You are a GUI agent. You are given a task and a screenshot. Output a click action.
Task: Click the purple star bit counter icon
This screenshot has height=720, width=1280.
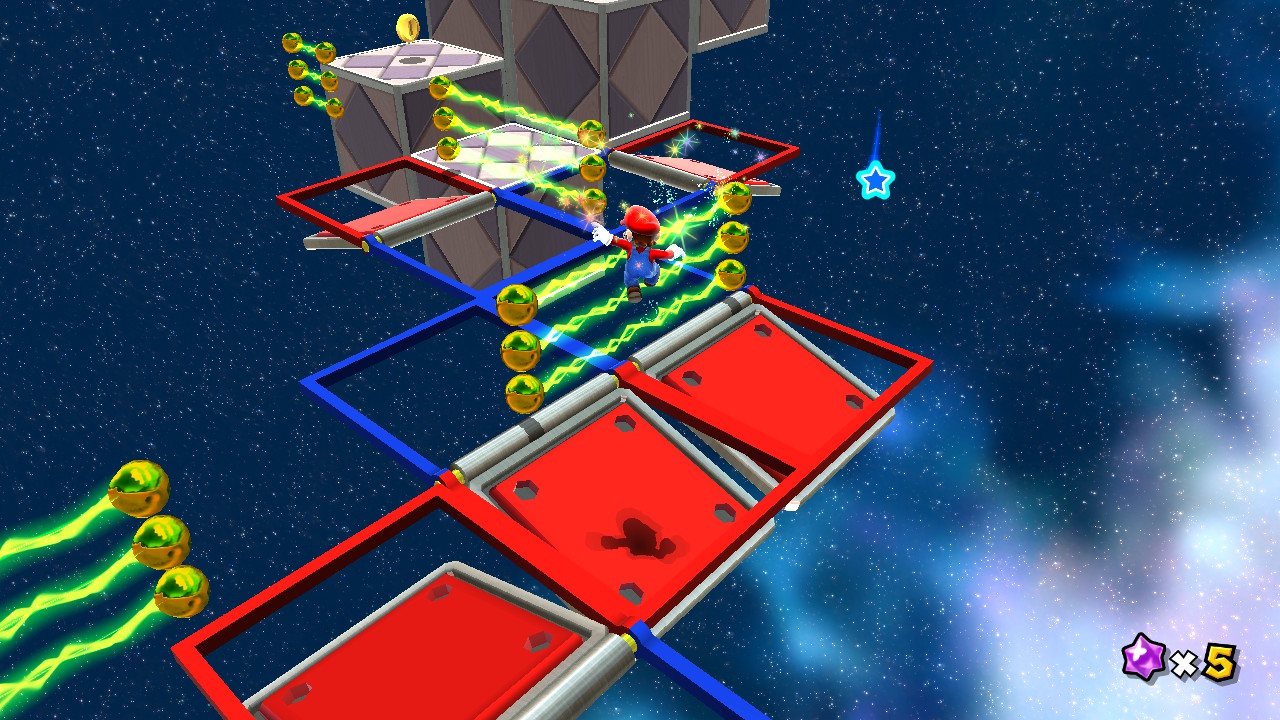pyautogui.click(x=1142, y=659)
